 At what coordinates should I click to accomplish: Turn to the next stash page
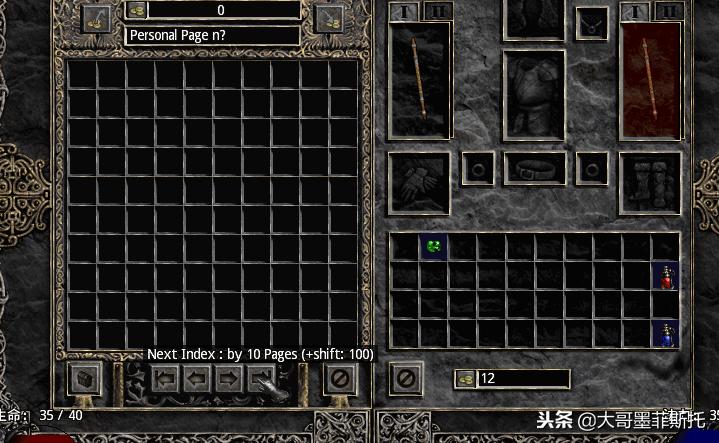(x=229, y=378)
